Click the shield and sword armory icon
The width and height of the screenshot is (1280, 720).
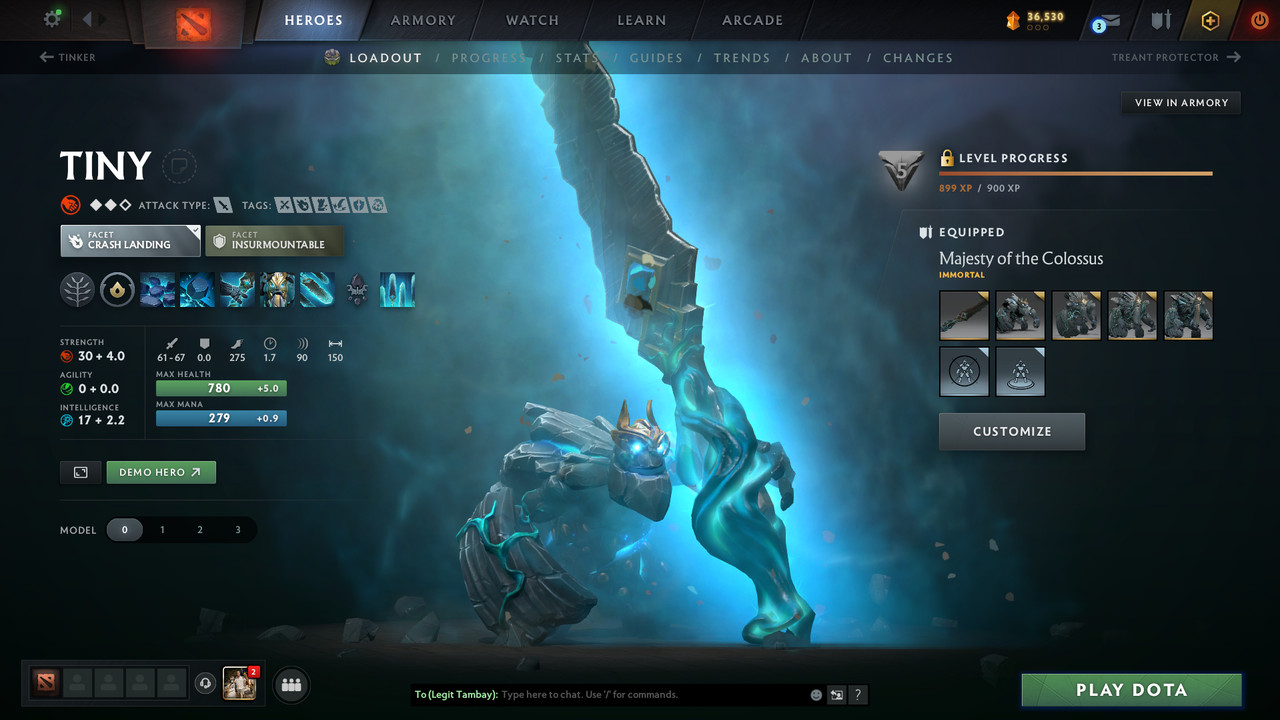click(x=1161, y=20)
